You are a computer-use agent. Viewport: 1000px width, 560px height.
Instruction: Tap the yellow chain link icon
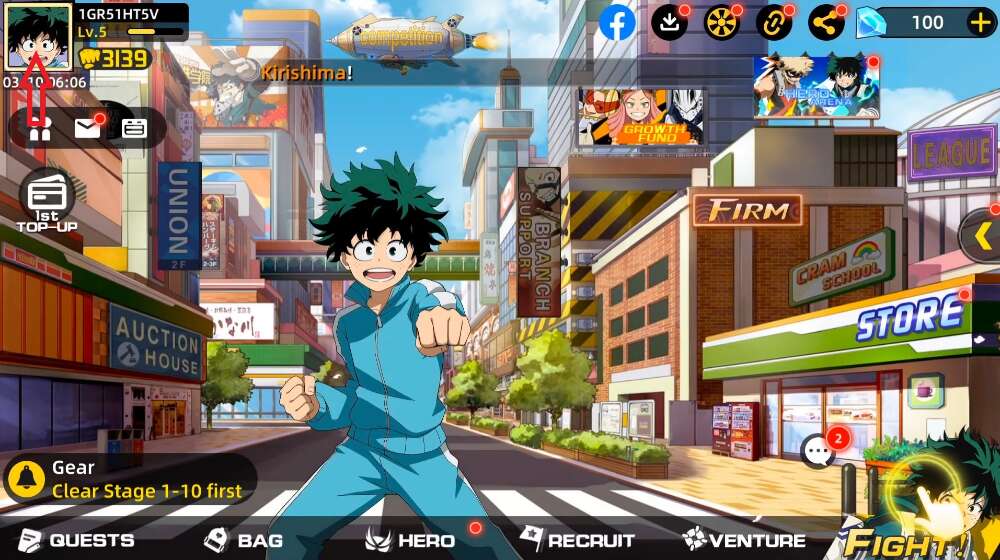pyautogui.click(x=773, y=22)
